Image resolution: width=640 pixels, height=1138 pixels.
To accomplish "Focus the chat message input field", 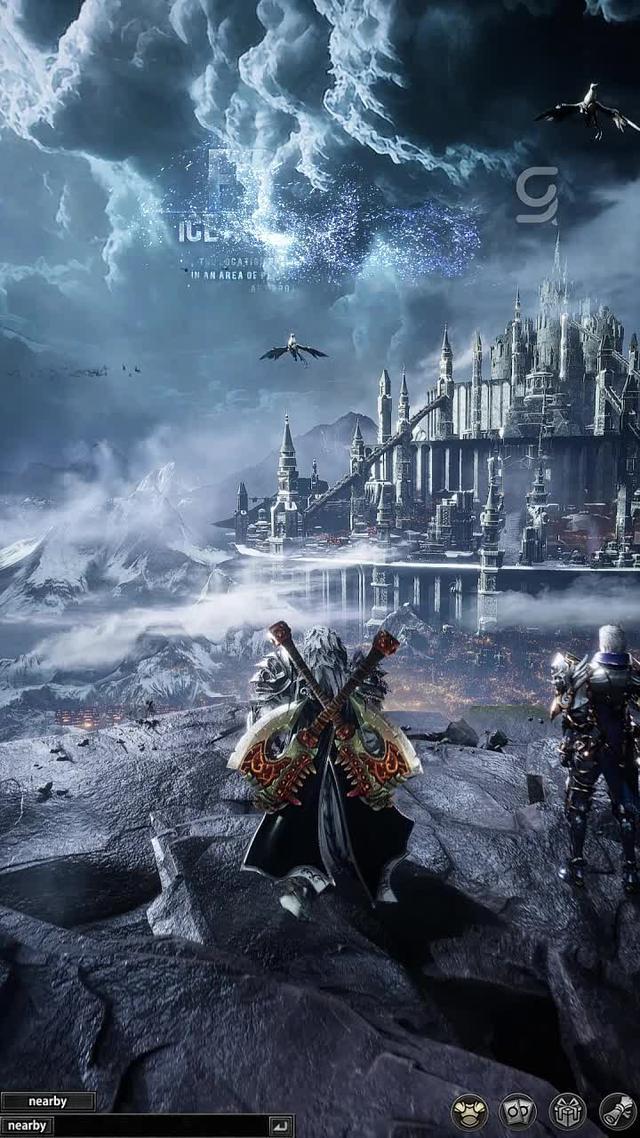I will coord(160,1126).
